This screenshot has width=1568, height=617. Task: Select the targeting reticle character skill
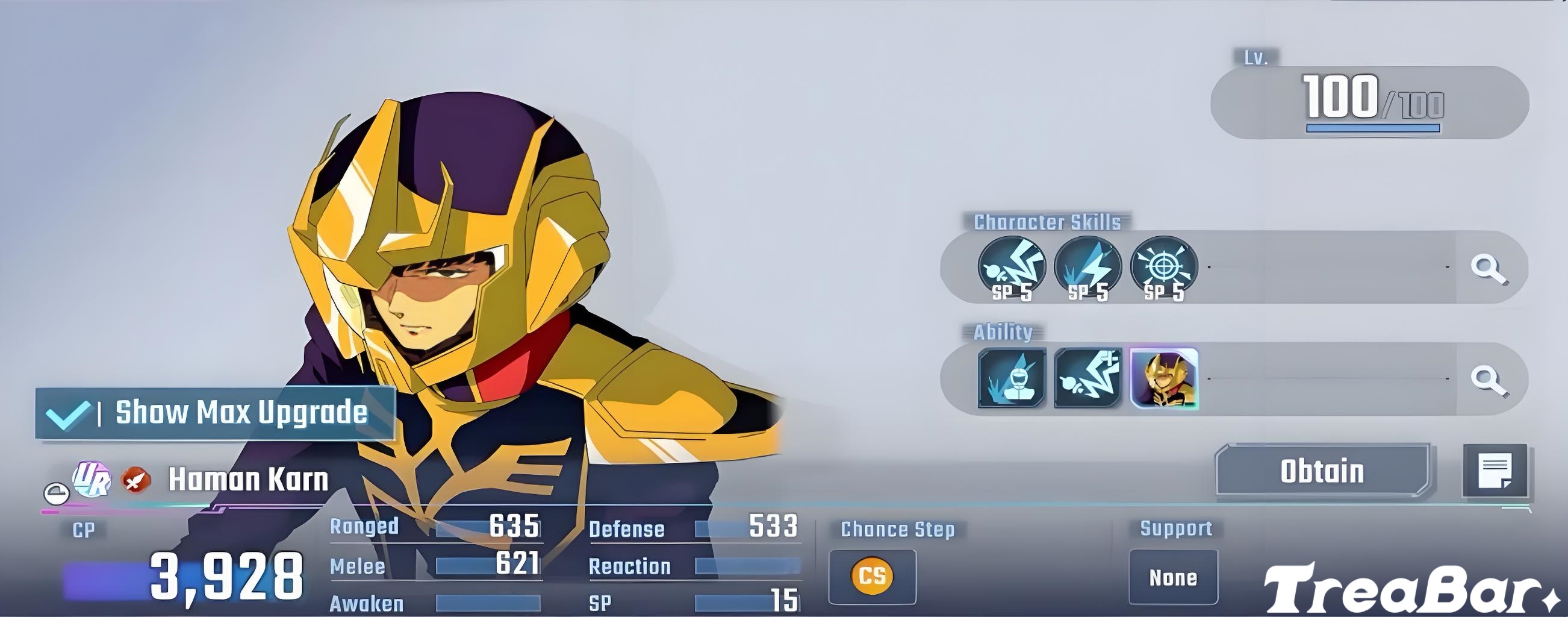click(1166, 269)
